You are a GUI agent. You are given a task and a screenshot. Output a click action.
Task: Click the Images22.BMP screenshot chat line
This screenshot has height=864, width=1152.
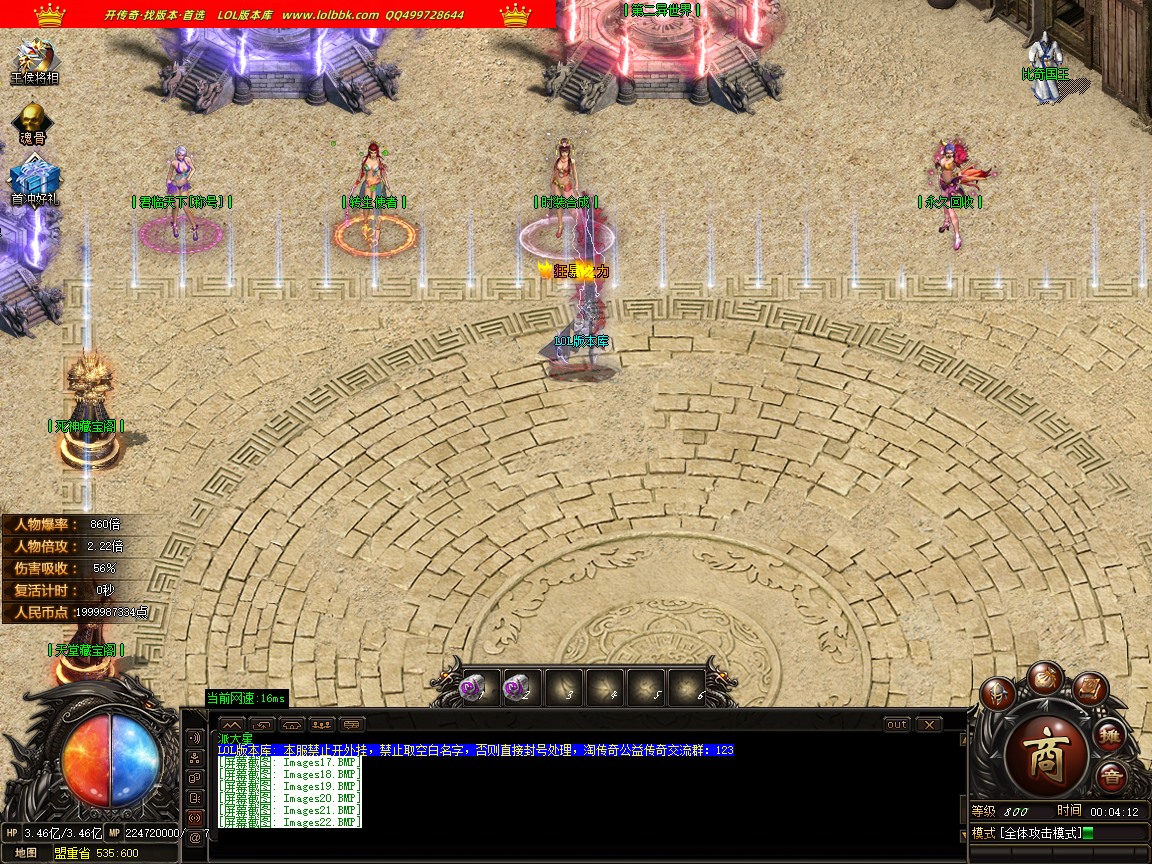(x=290, y=822)
